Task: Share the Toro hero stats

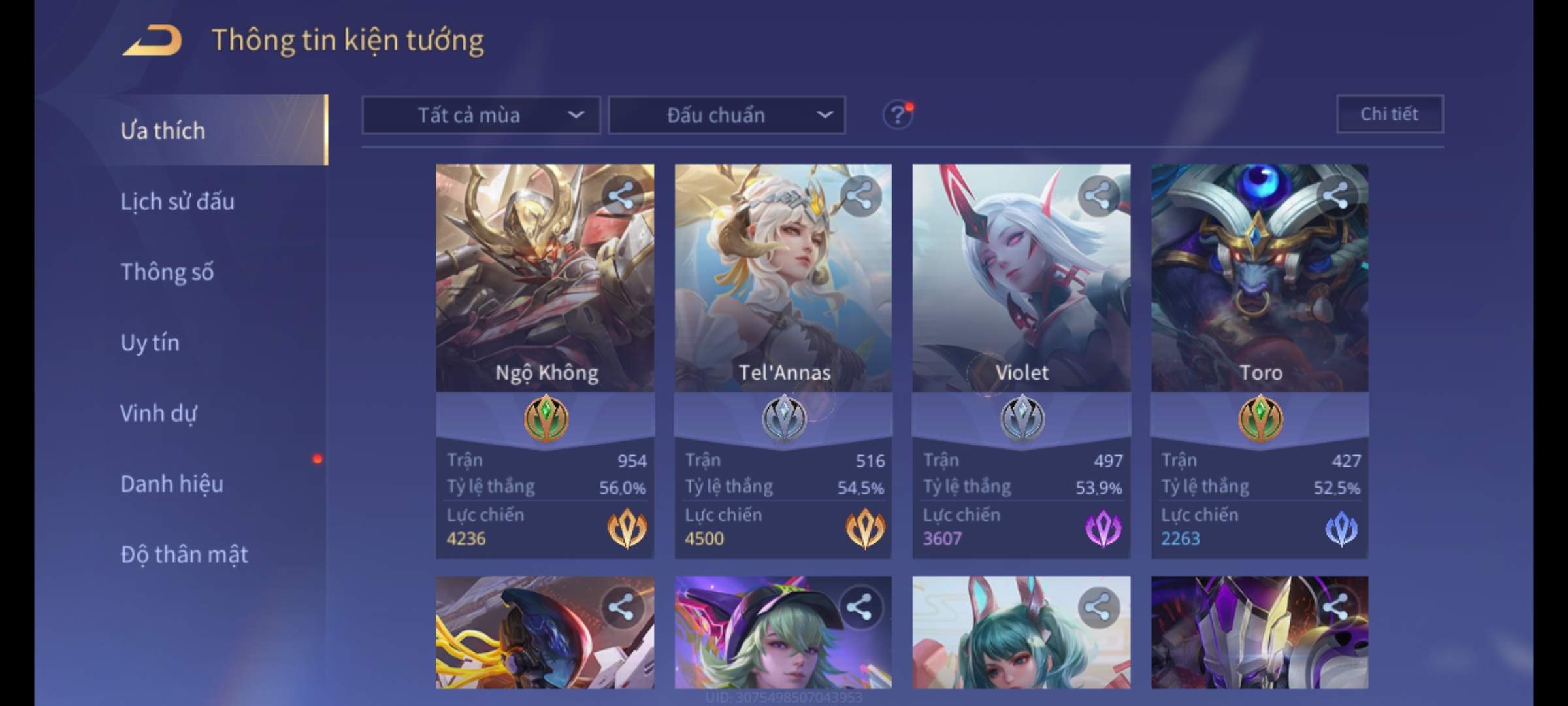Action: (x=1336, y=195)
